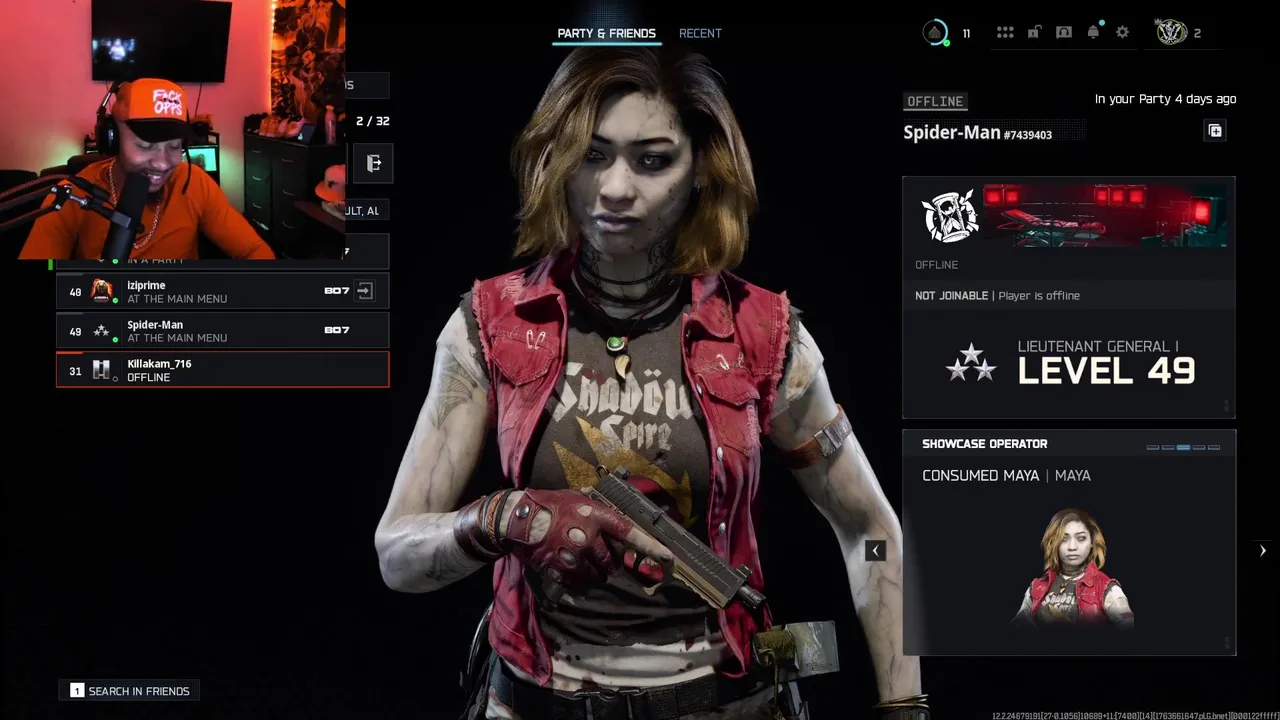Open the grid menu icon

point(1005,33)
